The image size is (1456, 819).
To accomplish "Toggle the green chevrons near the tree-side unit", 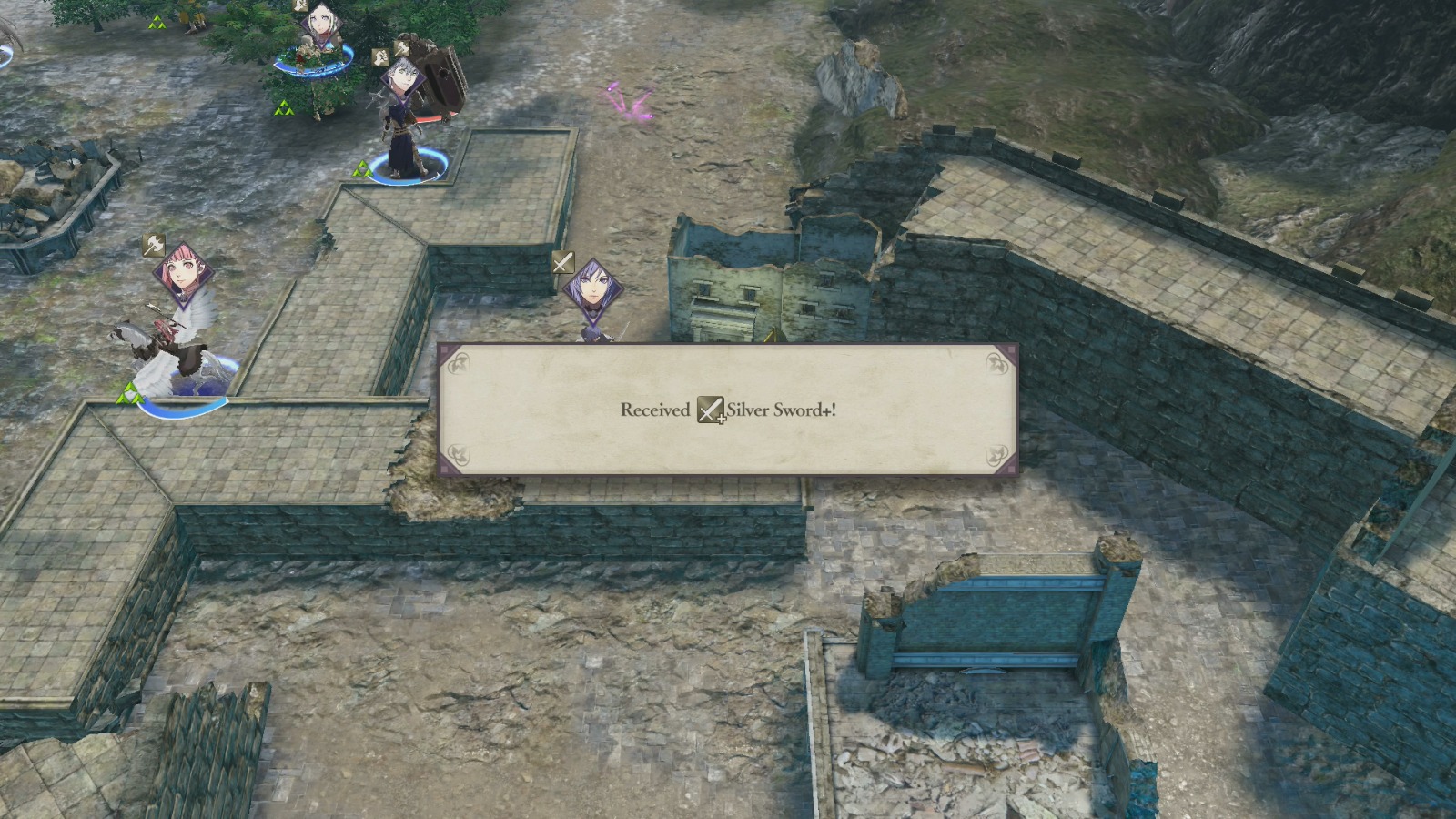I will pyautogui.click(x=284, y=109).
